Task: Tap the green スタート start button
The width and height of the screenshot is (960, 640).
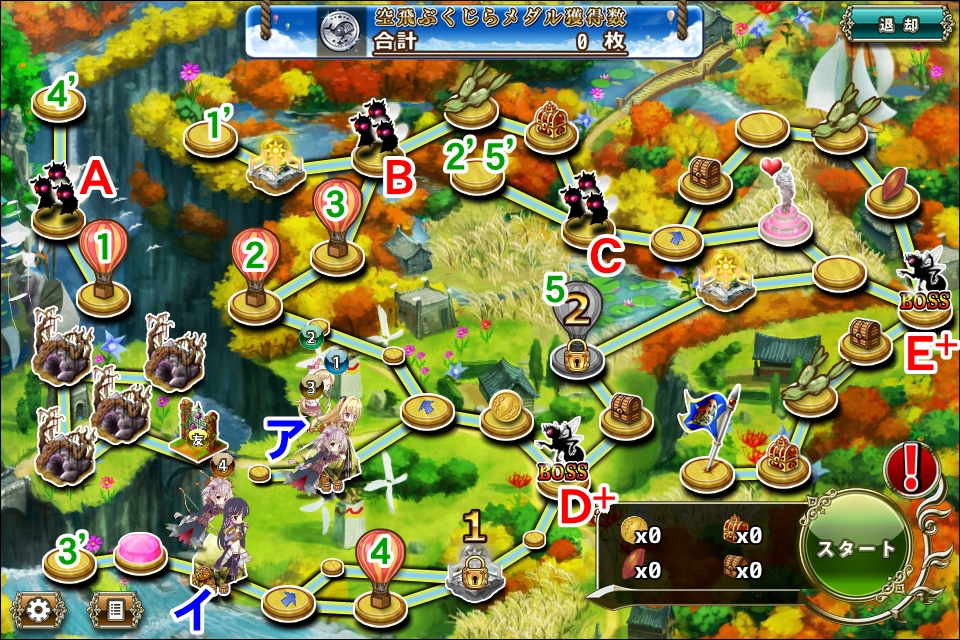Action: point(857,548)
